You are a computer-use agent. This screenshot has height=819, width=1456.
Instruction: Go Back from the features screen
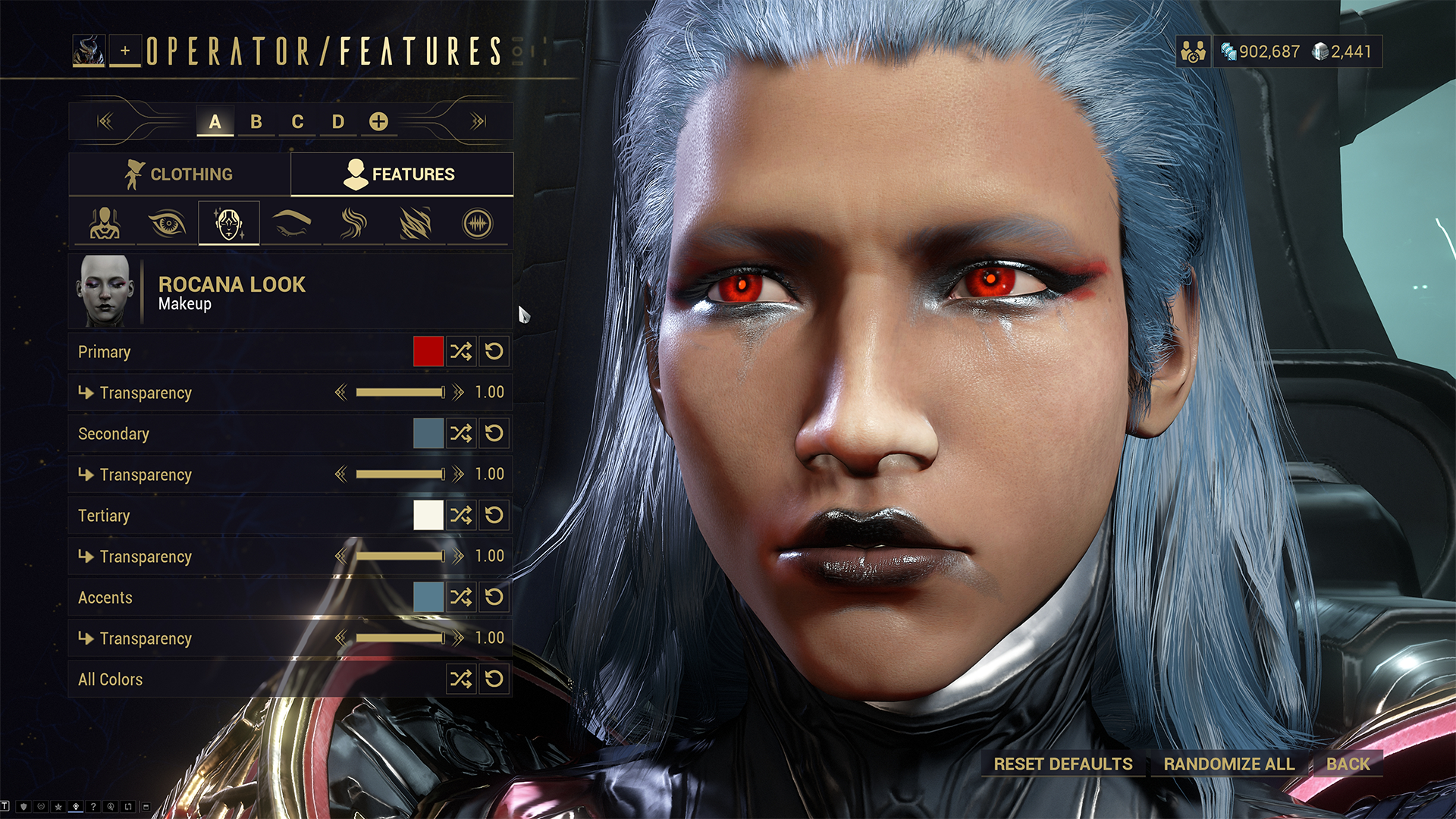pos(1348,764)
